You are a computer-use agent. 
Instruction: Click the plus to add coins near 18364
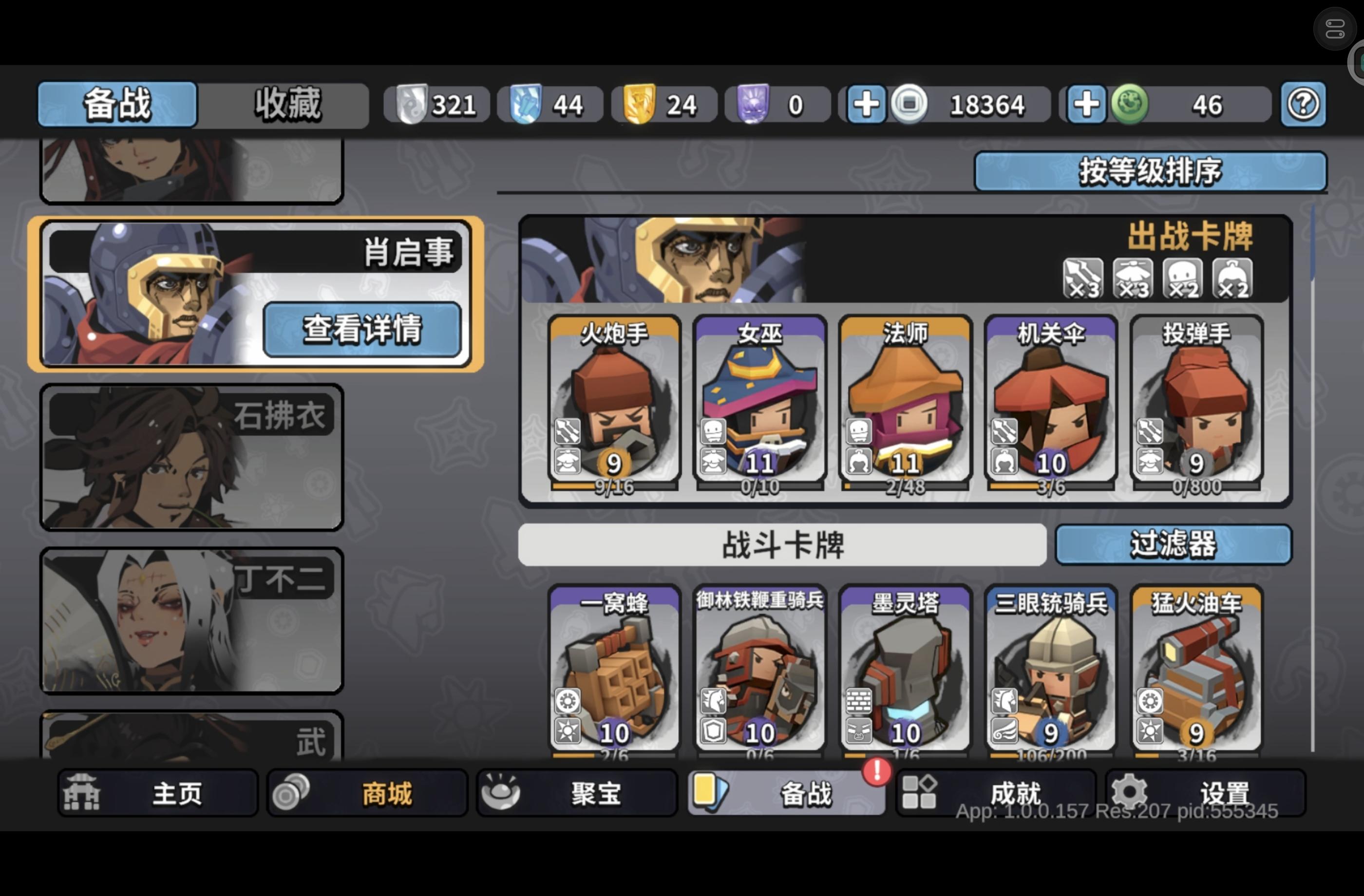[867, 104]
